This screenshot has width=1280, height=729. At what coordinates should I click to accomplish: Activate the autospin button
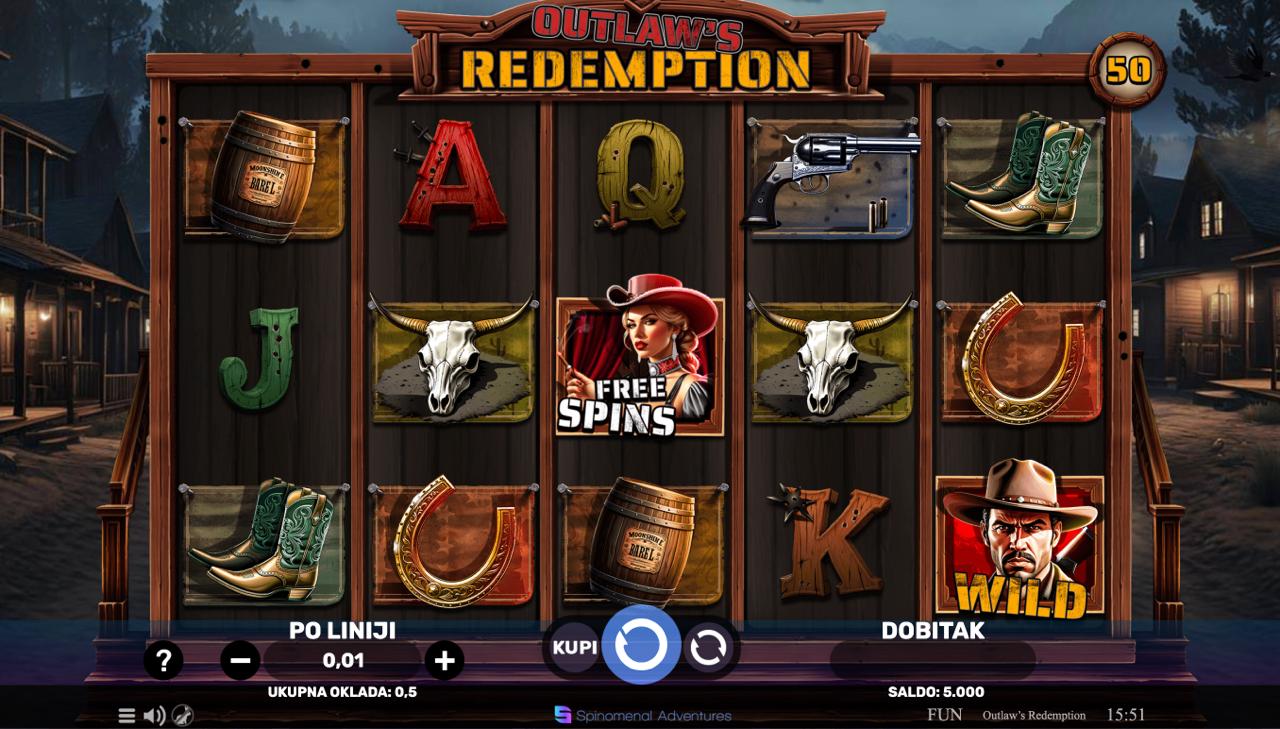(x=708, y=648)
